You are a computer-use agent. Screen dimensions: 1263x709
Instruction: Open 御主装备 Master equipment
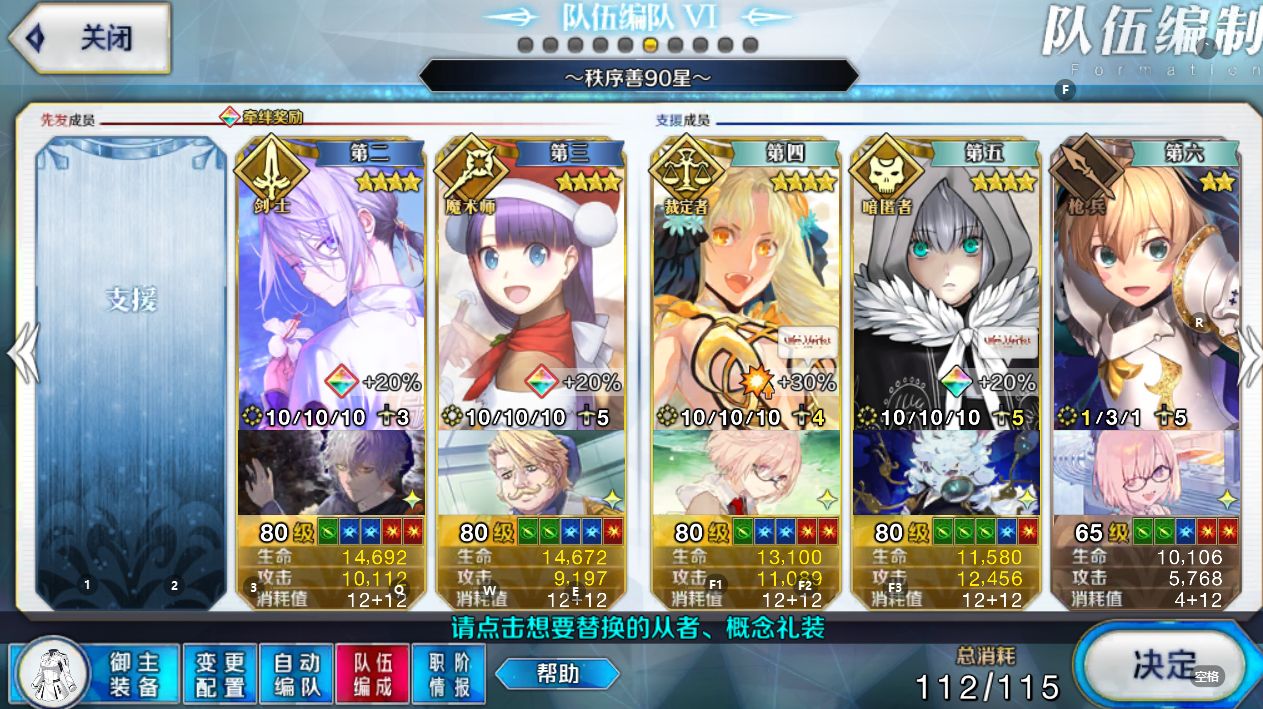click(96, 674)
